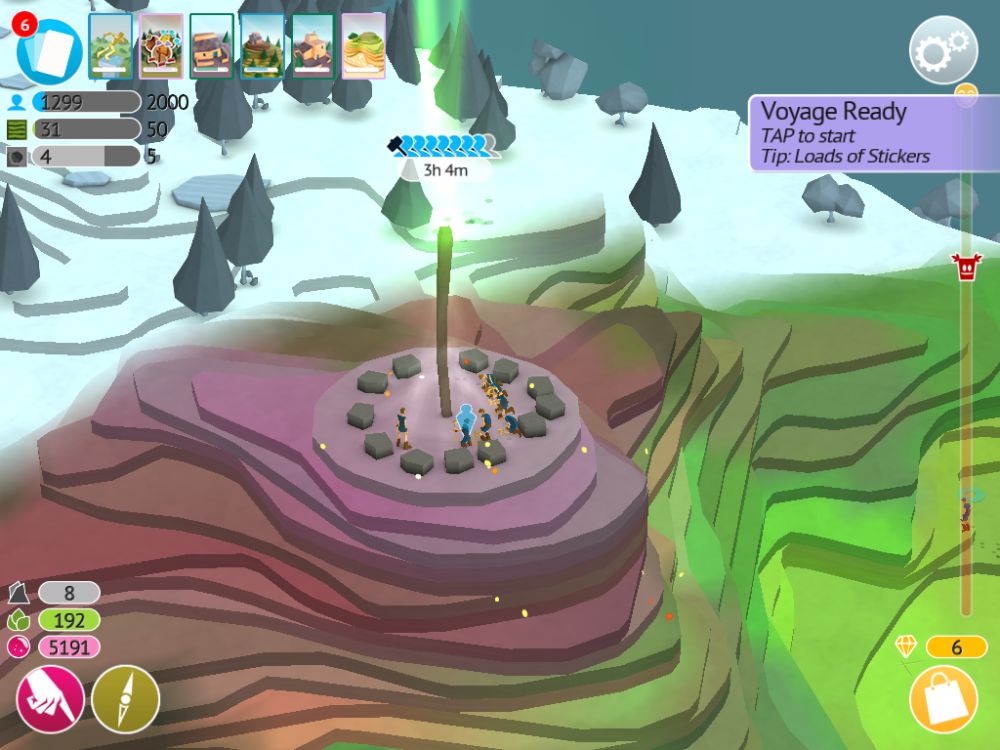This screenshot has height=750, width=1000.
Task: Select the golden running figure card
Action: point(110,45)
